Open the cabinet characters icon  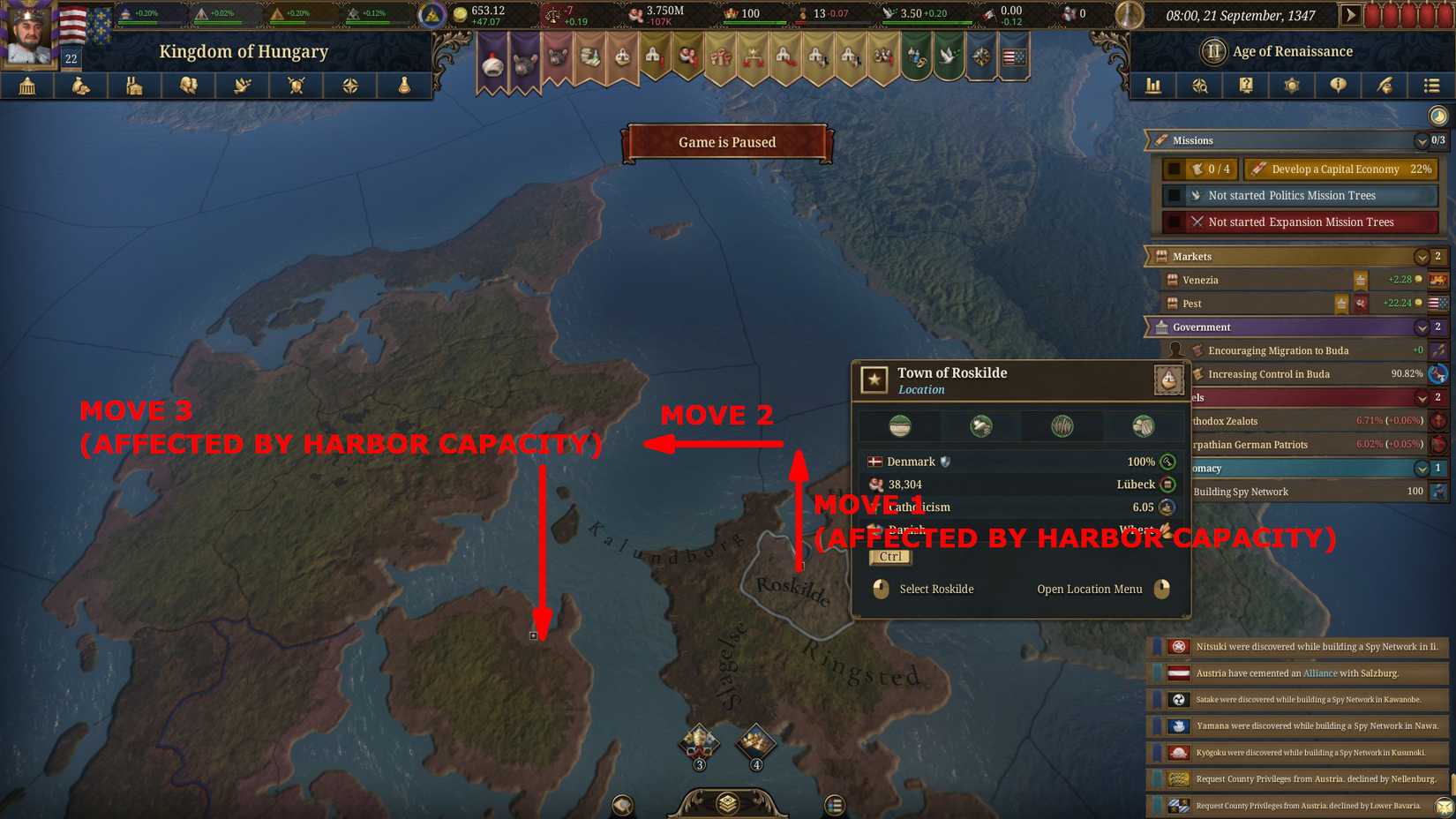pos(187,86)
